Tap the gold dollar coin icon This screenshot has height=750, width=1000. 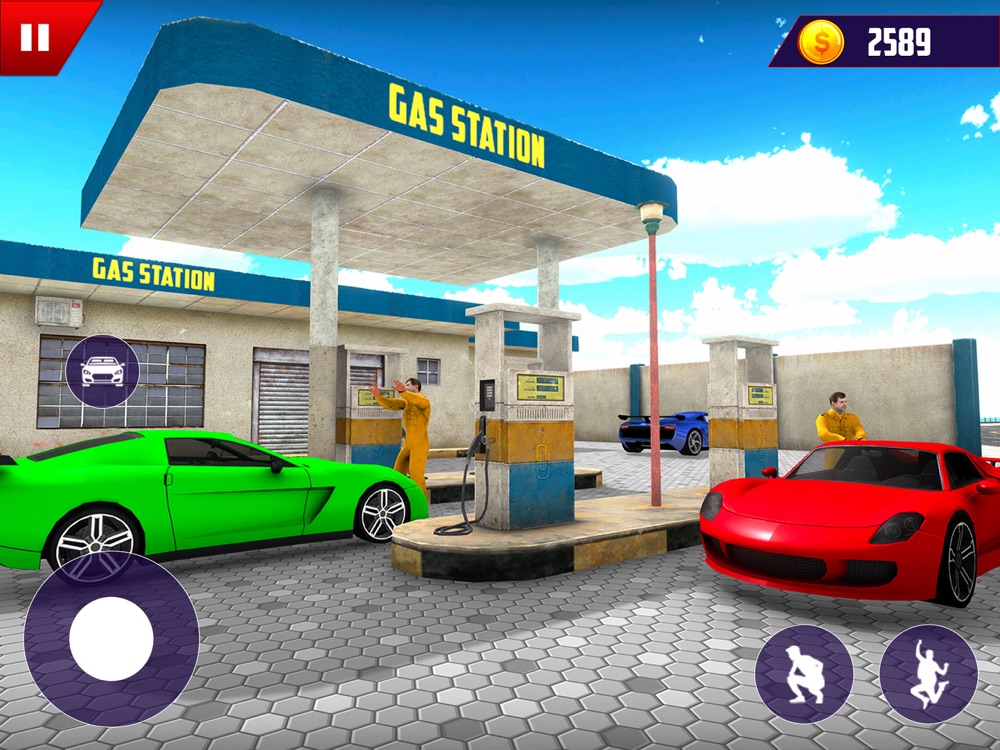pyautogui.click(x=821, y=42)
